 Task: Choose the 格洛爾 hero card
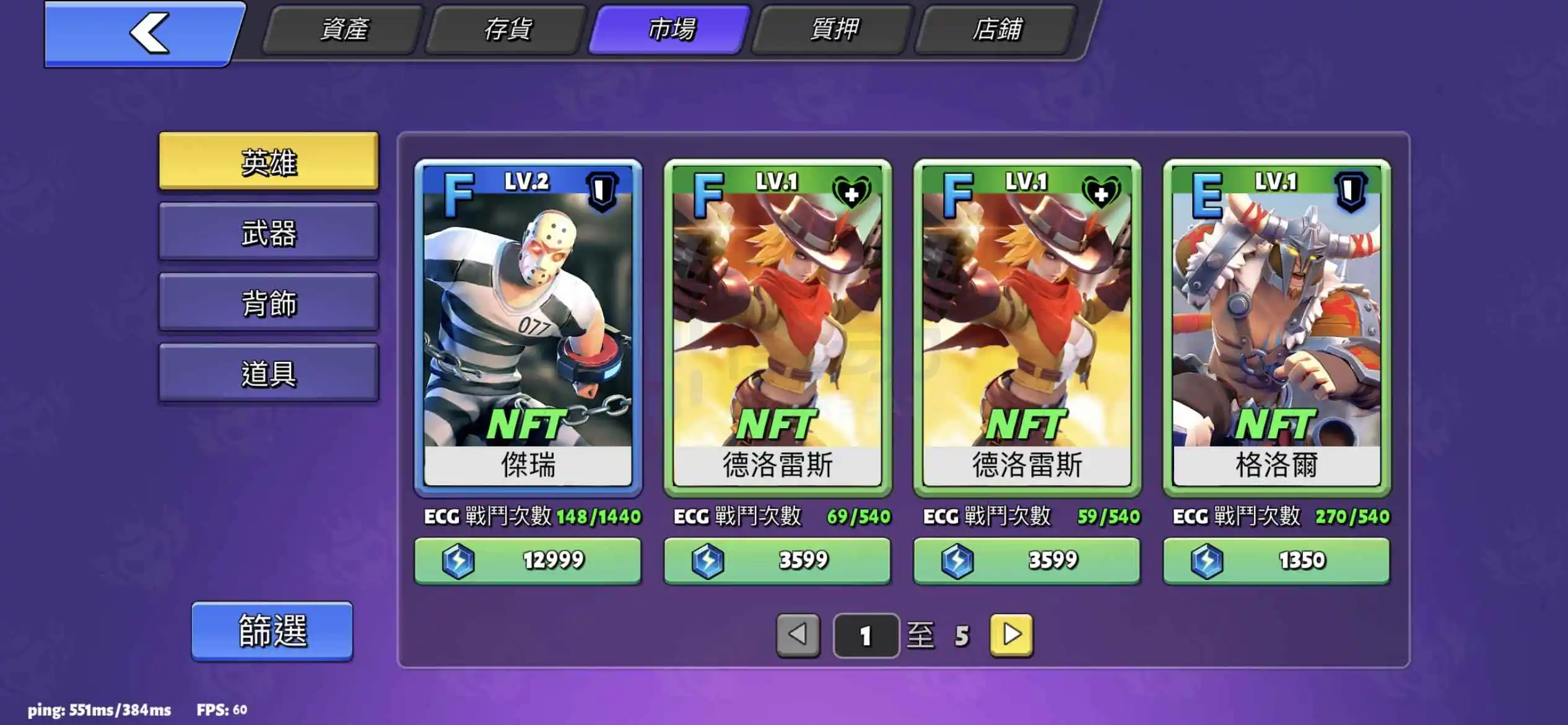1276,328
